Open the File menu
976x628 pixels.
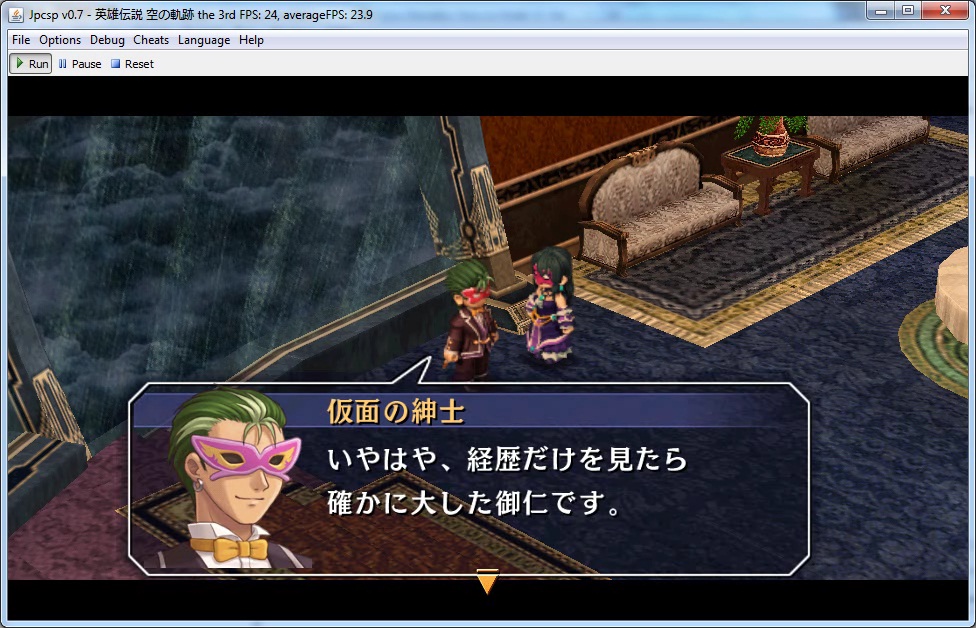(21, 40)
